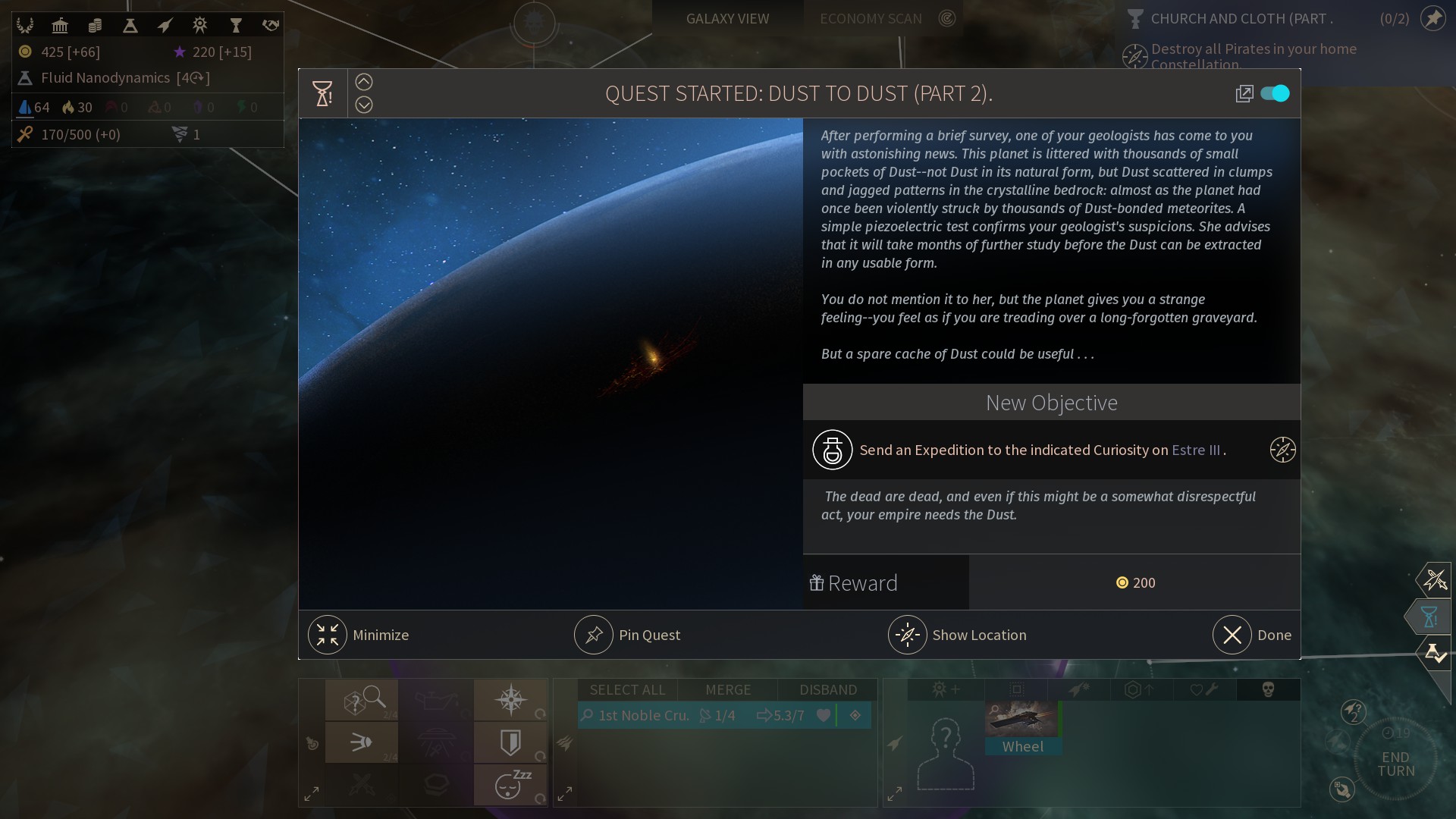Select the Wheel ship thumbnail
The image size is (1456, 819).
(x=1022, y=727)
